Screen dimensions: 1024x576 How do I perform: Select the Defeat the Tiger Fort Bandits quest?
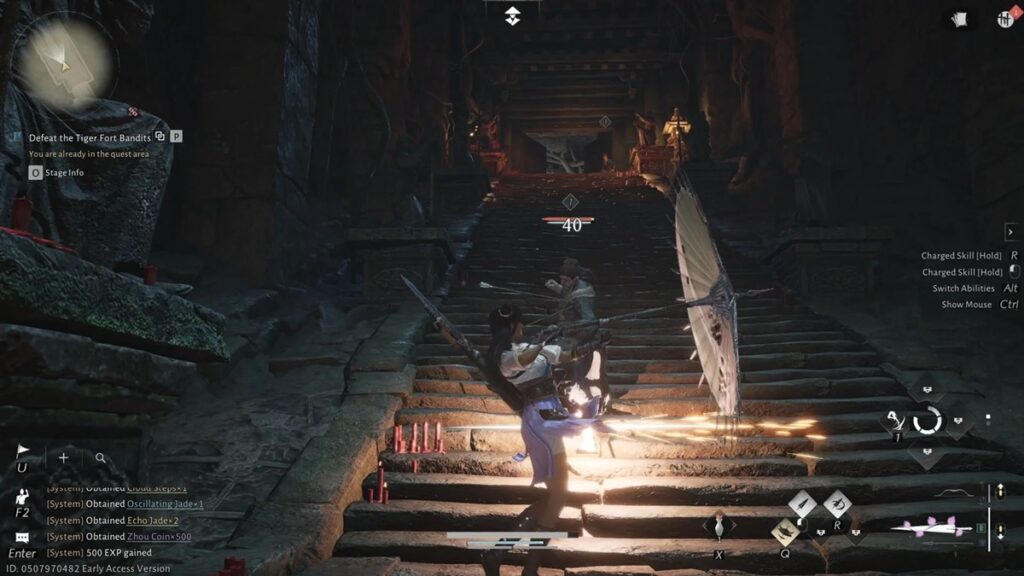point(90,136)
